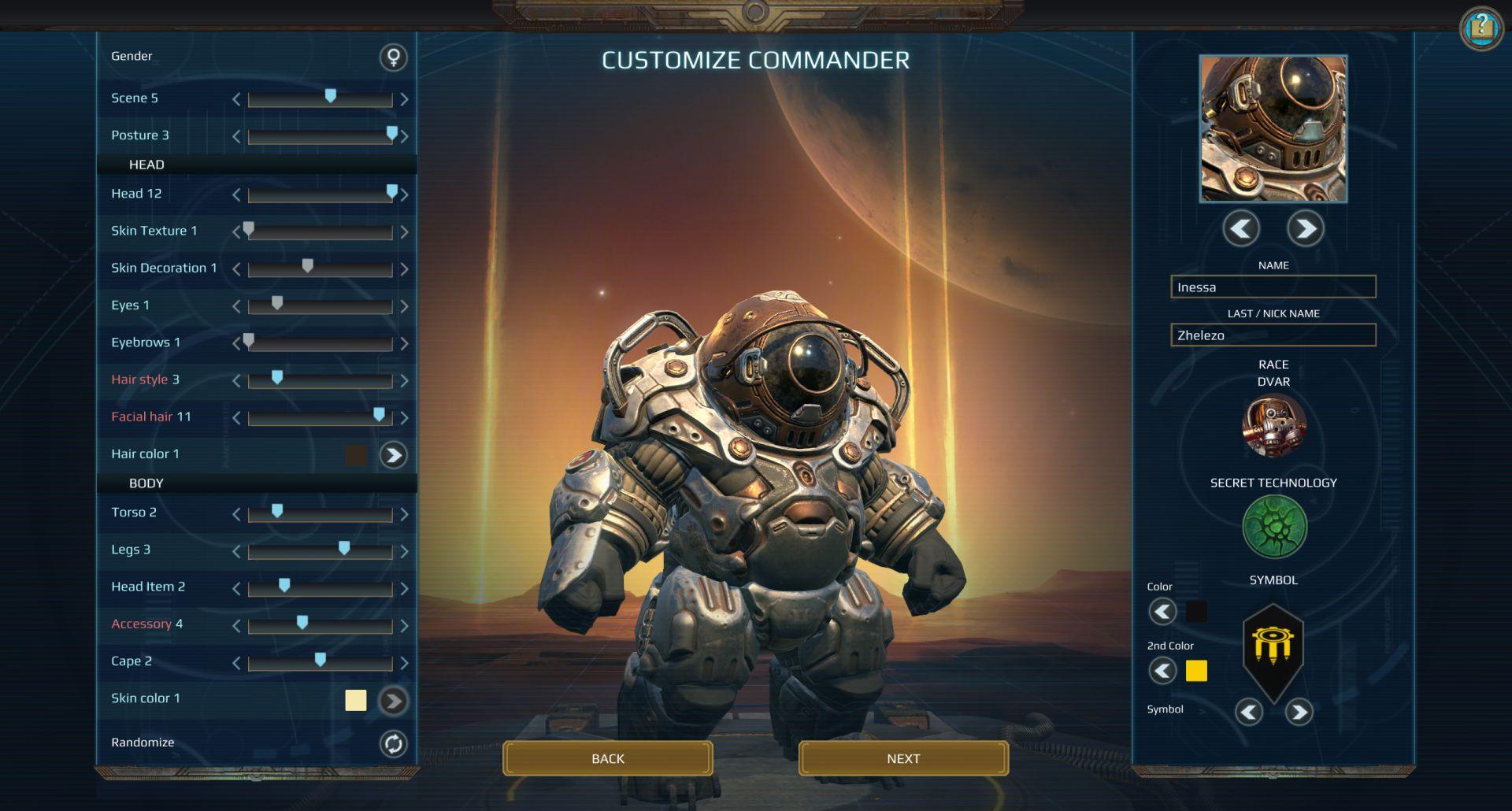Click the BACK button

point(607,758)
